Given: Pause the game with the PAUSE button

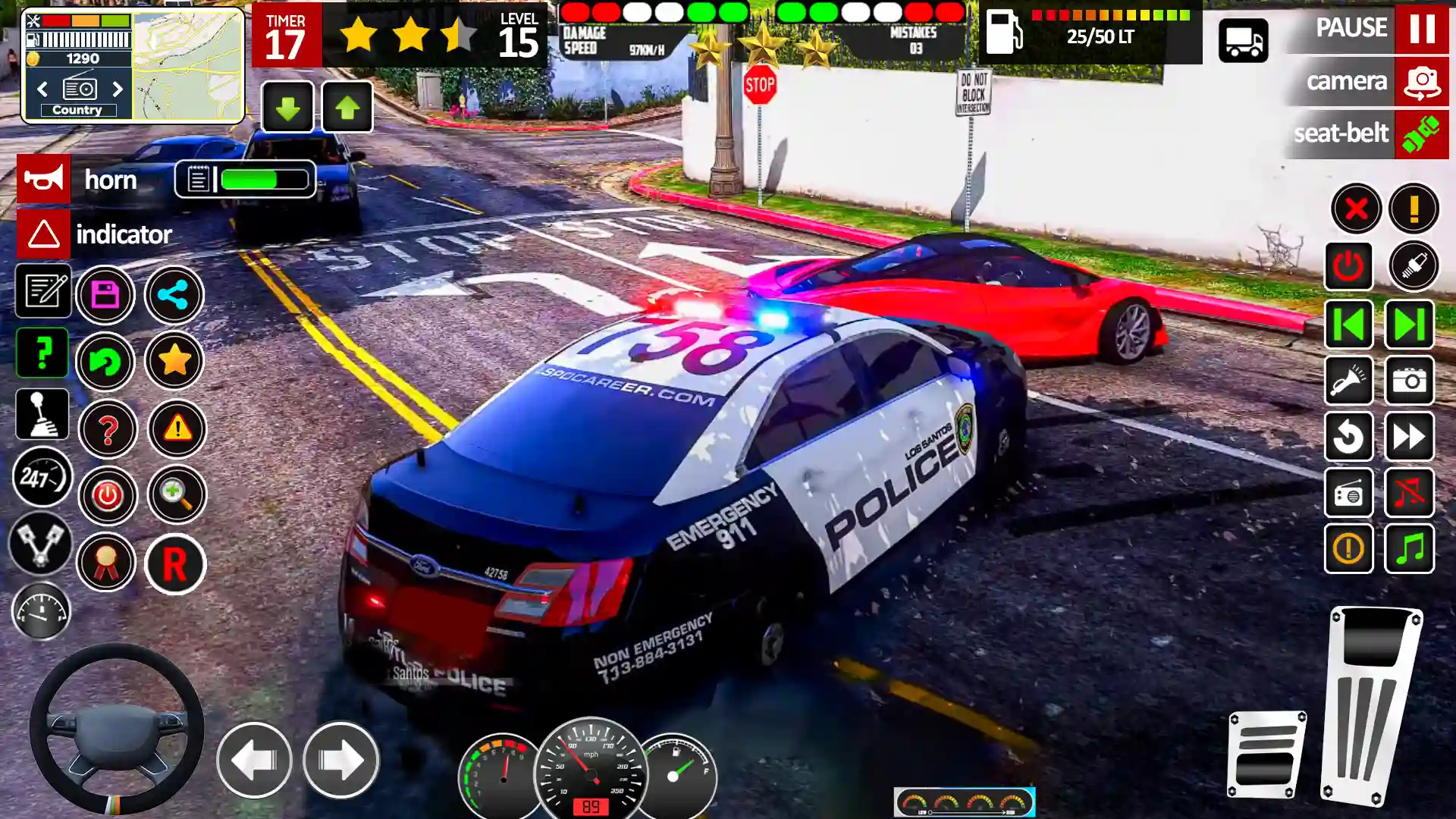Looking at the screenshot, I should 1421,28.
